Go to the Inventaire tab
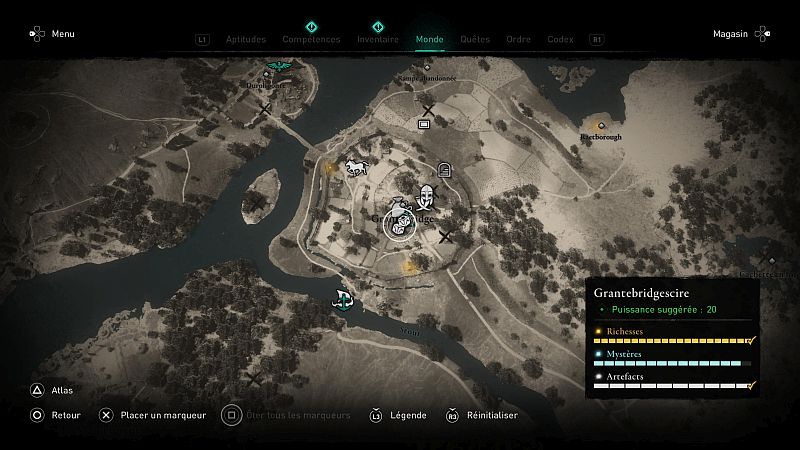This screenshot has width=800, height=450. point(378,40)
